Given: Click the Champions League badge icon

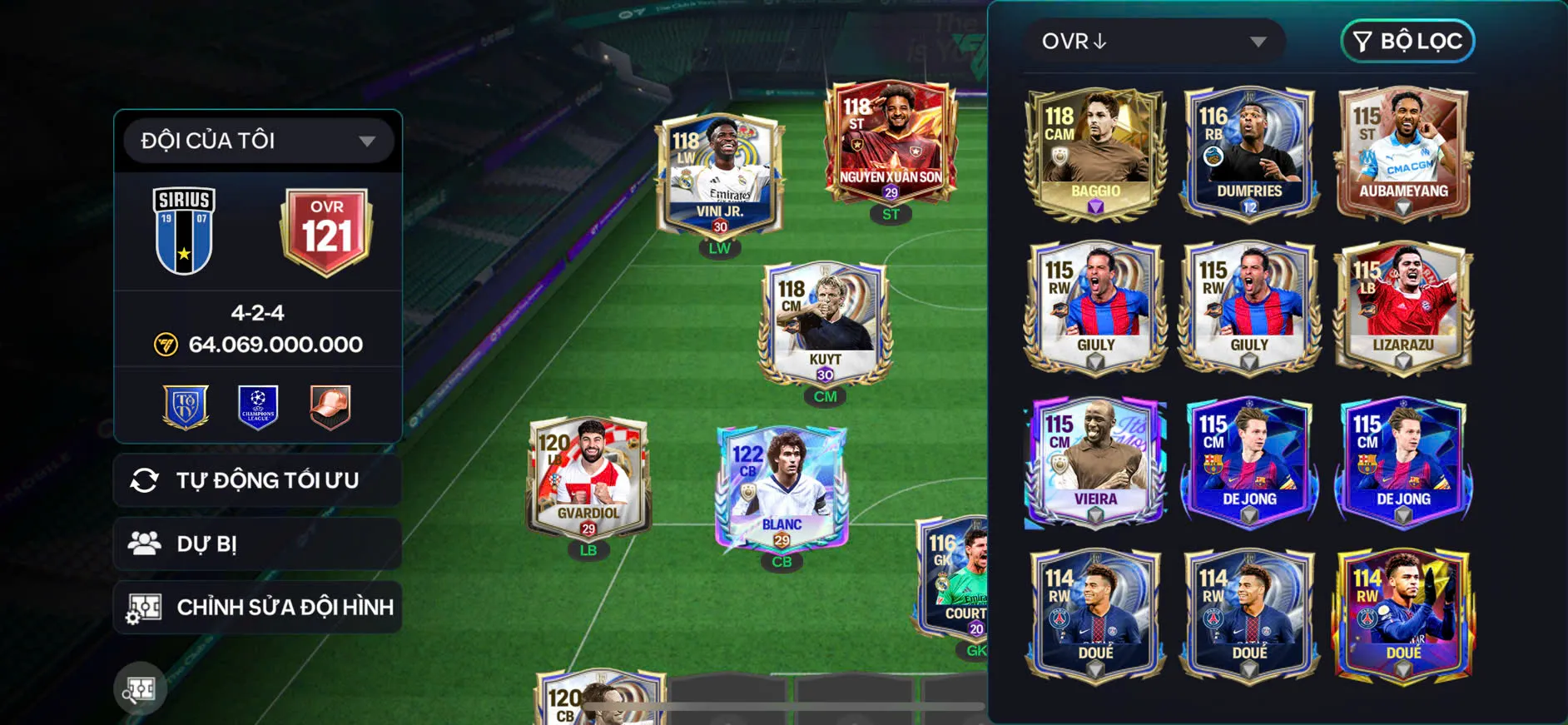Looking at the screenshot, I should (258, 407).
